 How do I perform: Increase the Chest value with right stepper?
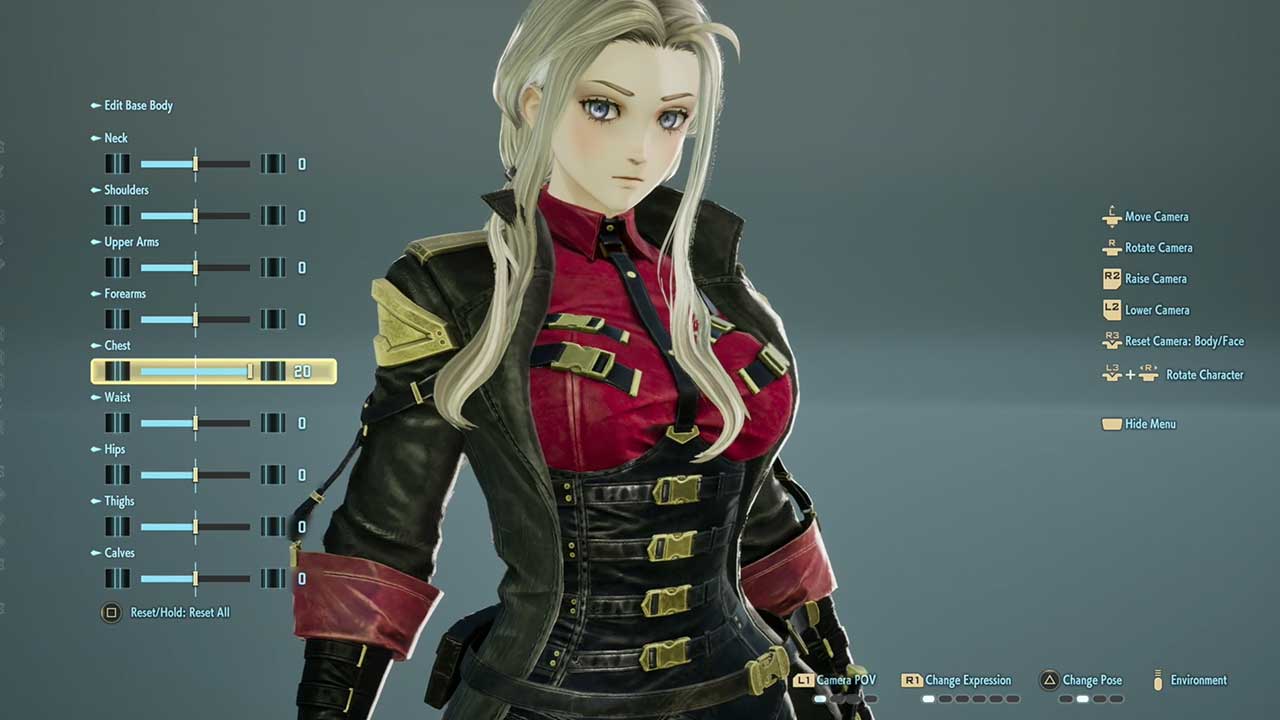[272, 372]
